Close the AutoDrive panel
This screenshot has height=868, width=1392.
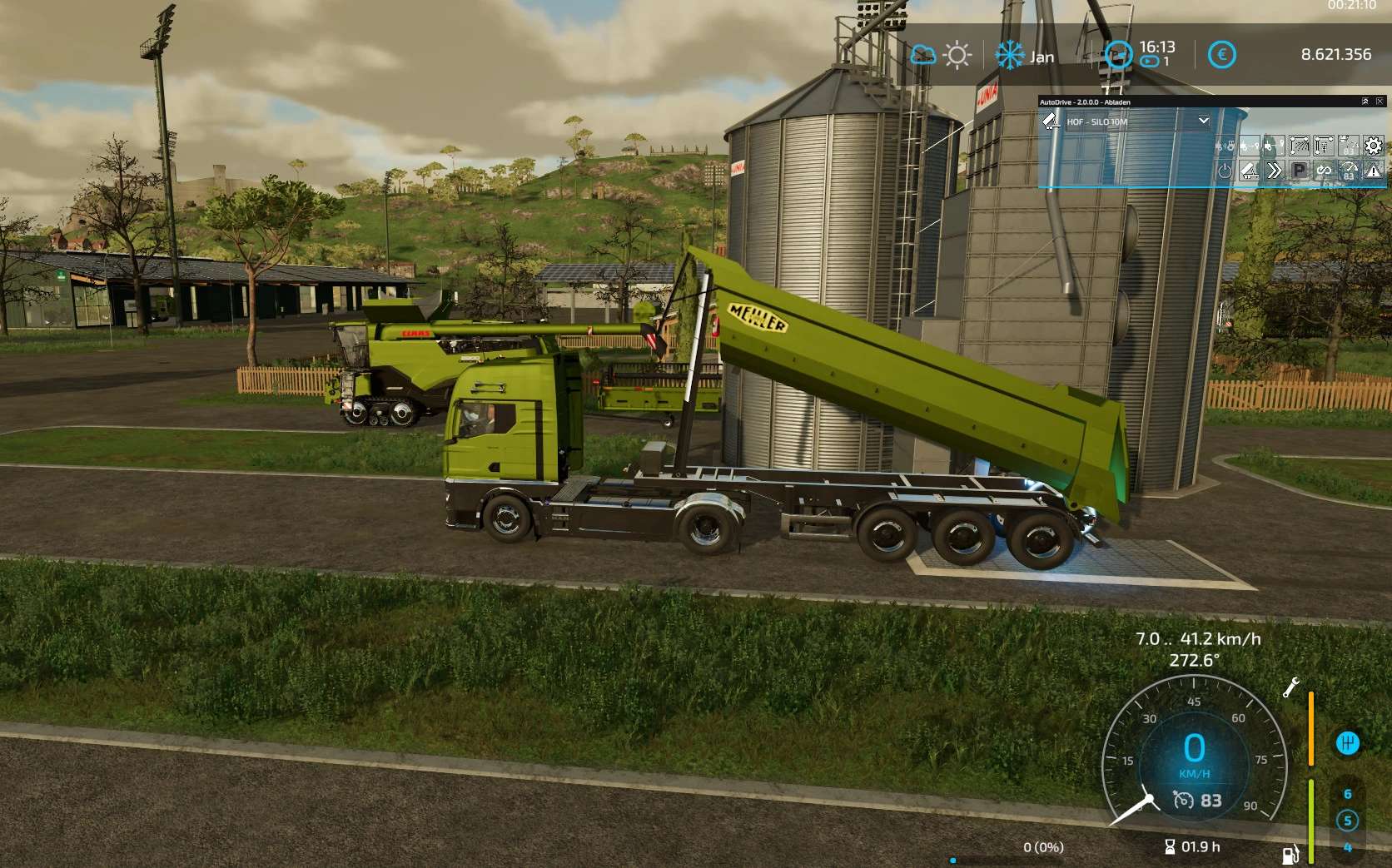(x=1380, y=102)
